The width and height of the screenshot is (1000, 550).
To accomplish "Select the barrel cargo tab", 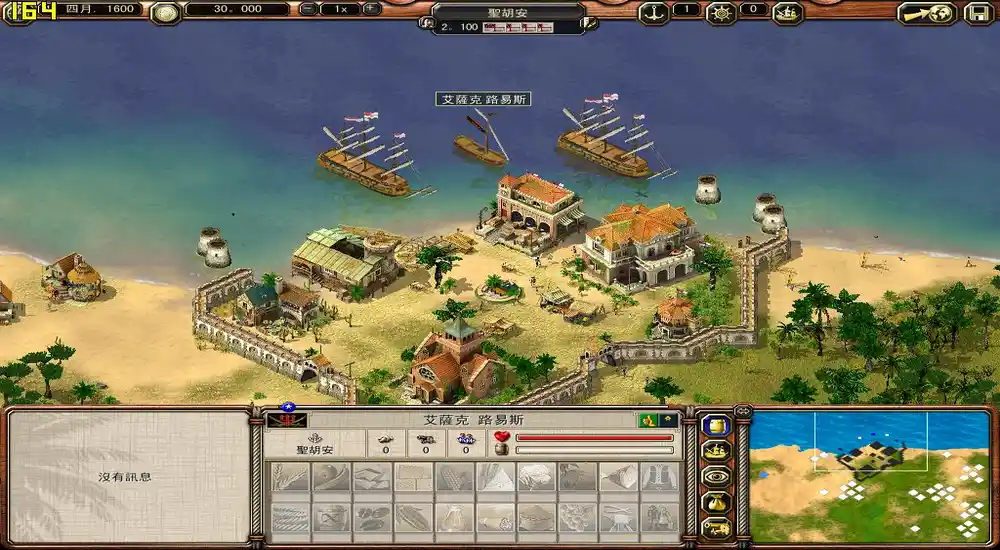I will 716,426.
